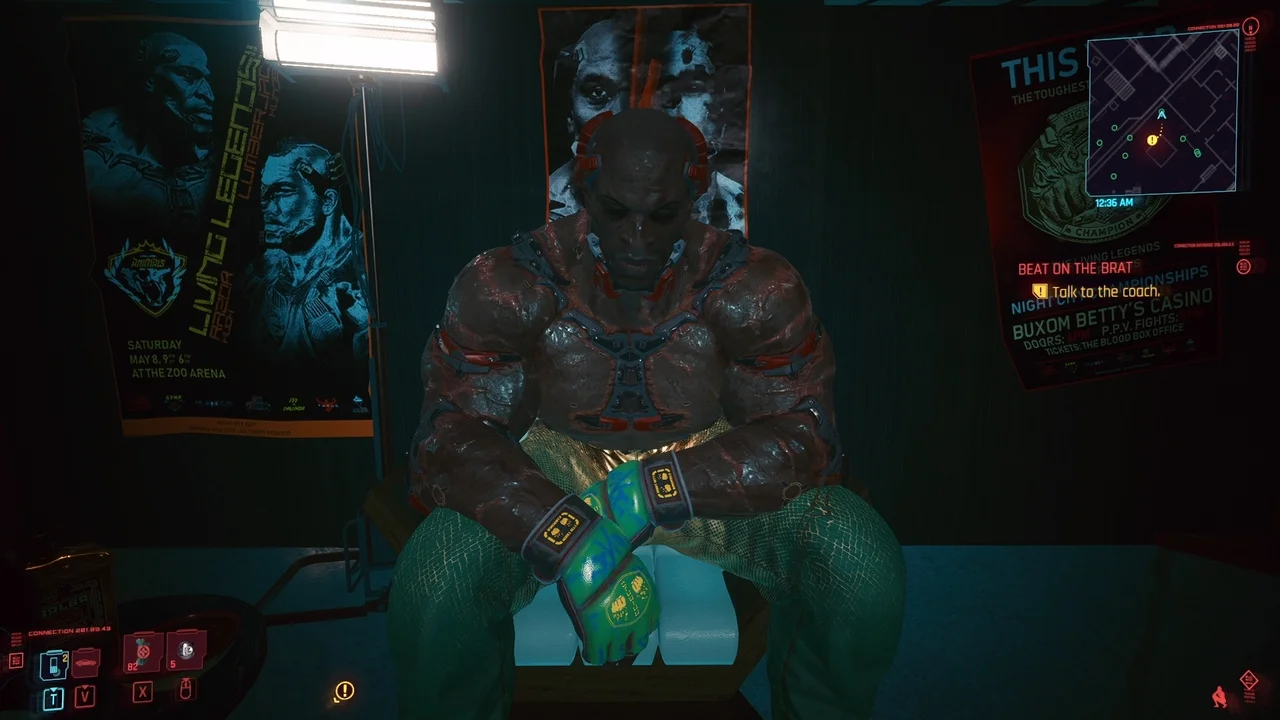Select the crouch stance indicator icon

pyautogui.click(x=1219, y=697)
